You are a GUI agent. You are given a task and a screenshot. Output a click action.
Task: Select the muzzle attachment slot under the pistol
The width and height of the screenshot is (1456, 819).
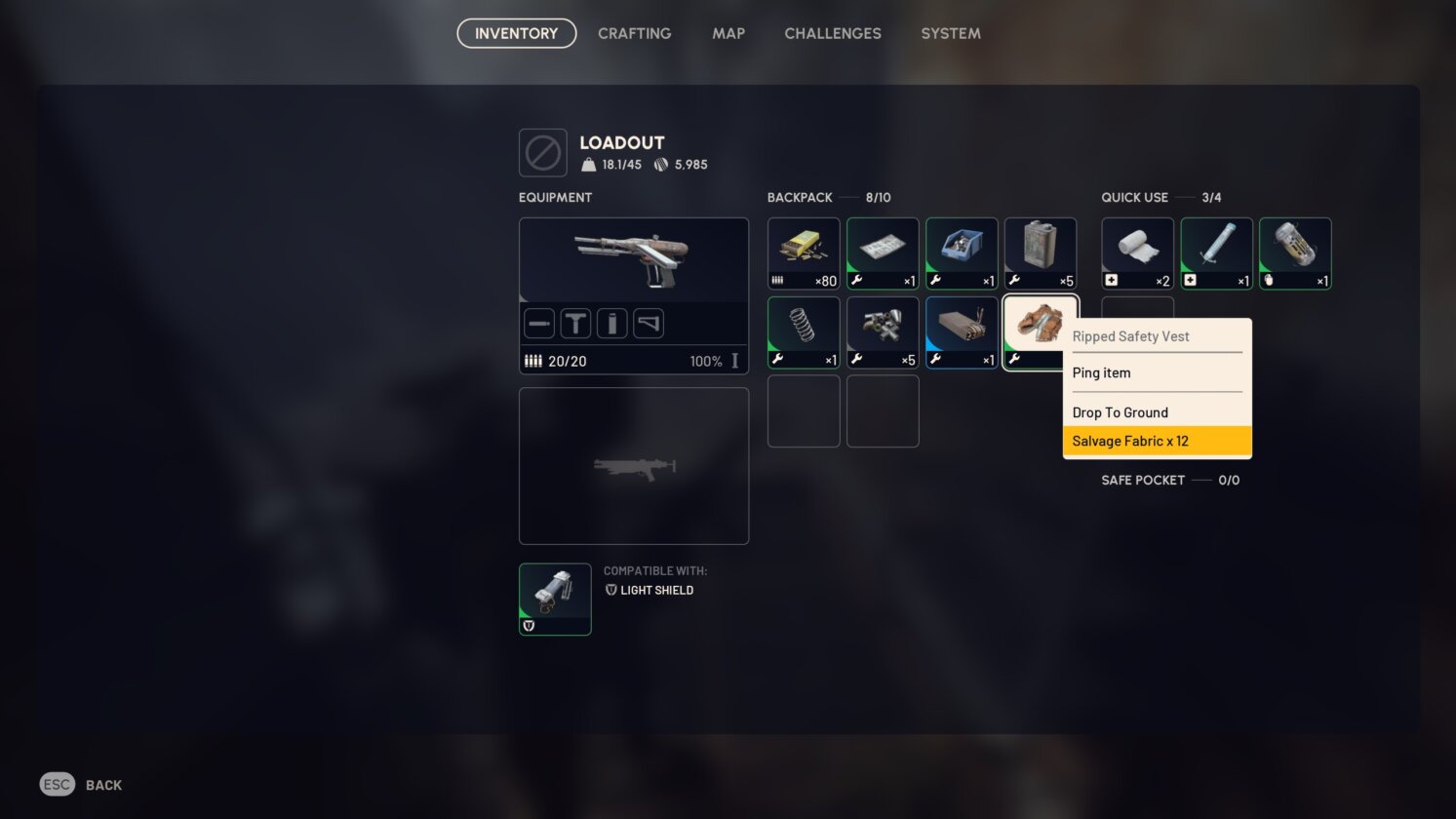pos(539,323)
